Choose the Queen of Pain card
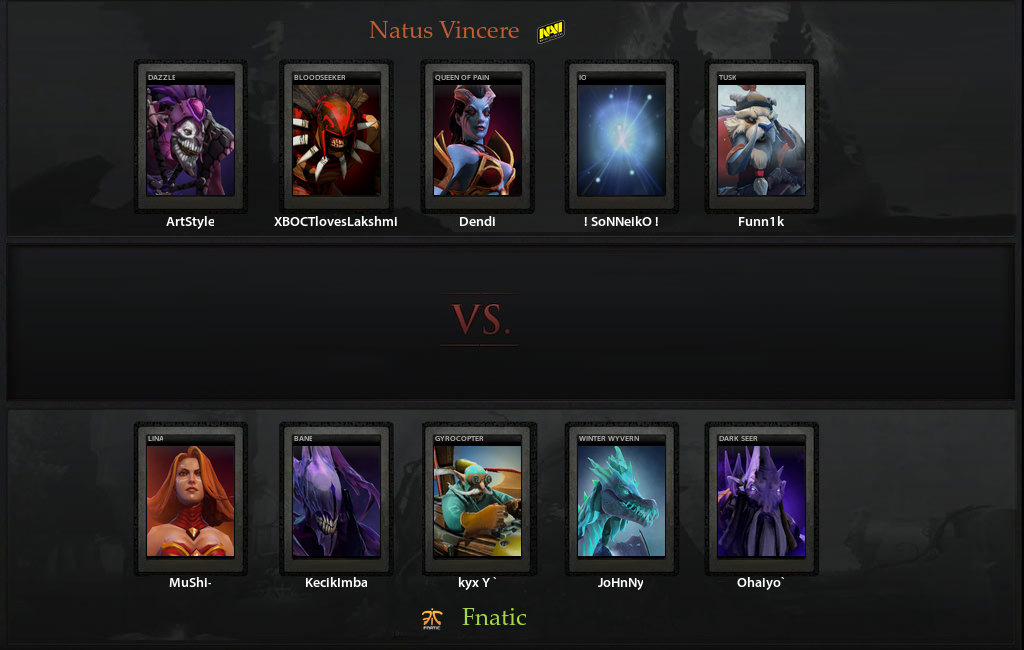The image size is (1024, 650). pos(477,138)
